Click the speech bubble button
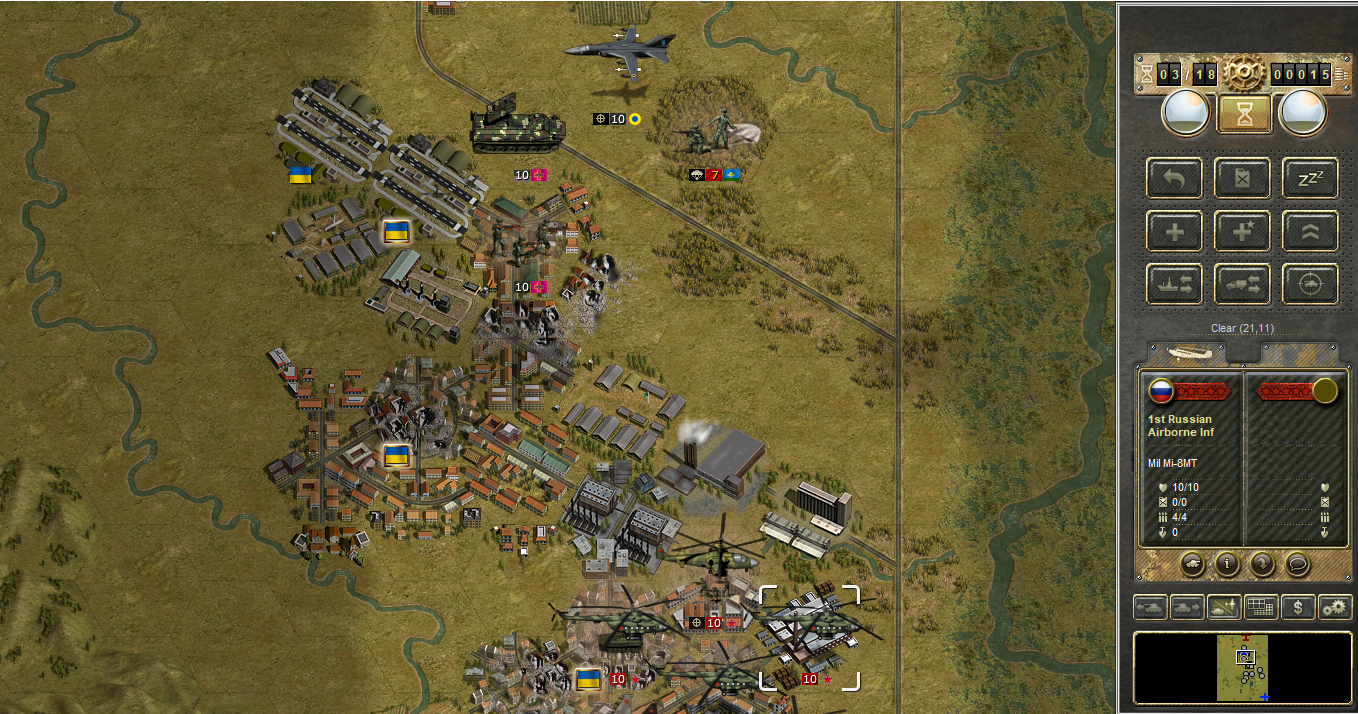 point(1298,563)
